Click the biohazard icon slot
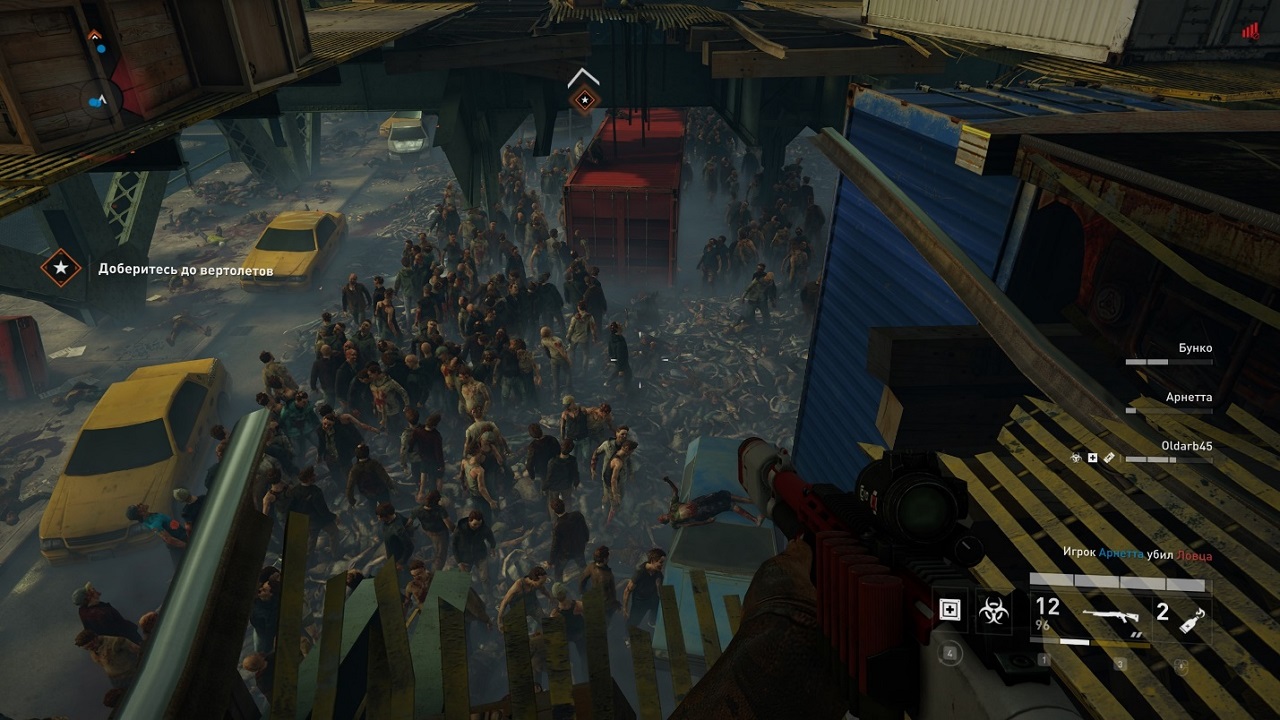Image resolution: width=1280 pixels, height=720 pixels. [x=994, y=610]
